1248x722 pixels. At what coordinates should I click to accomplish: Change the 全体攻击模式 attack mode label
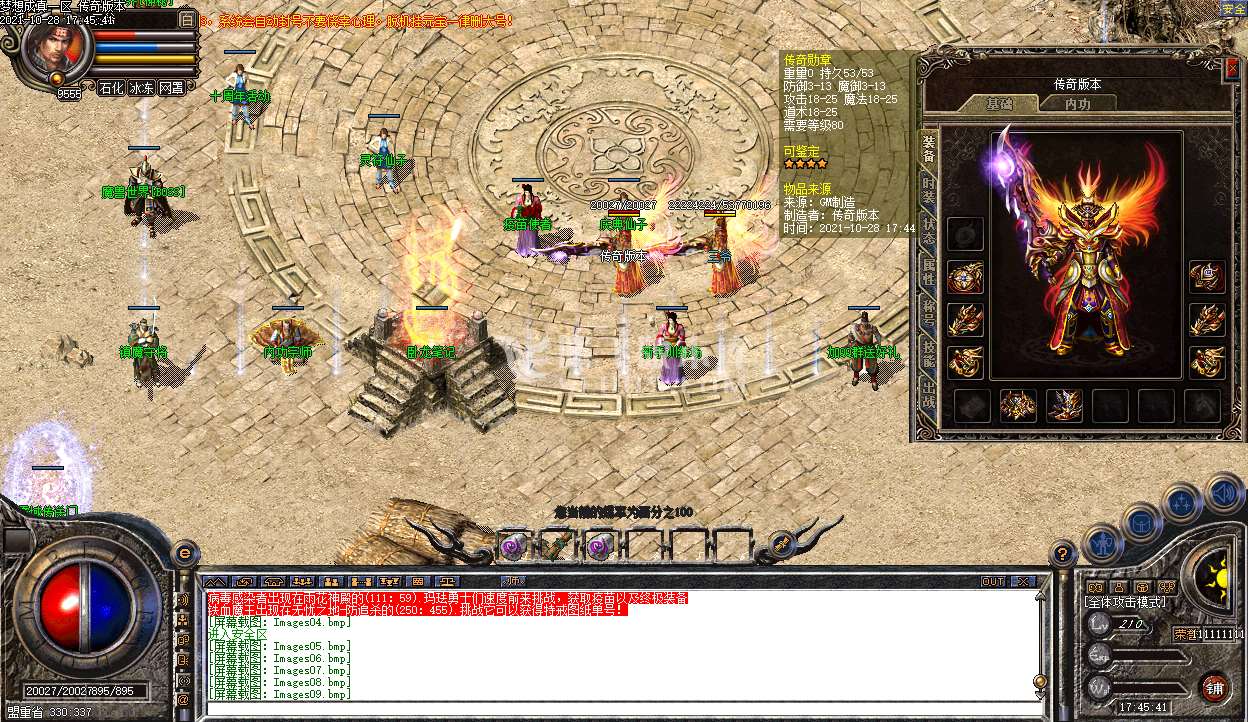point(1125,602)
